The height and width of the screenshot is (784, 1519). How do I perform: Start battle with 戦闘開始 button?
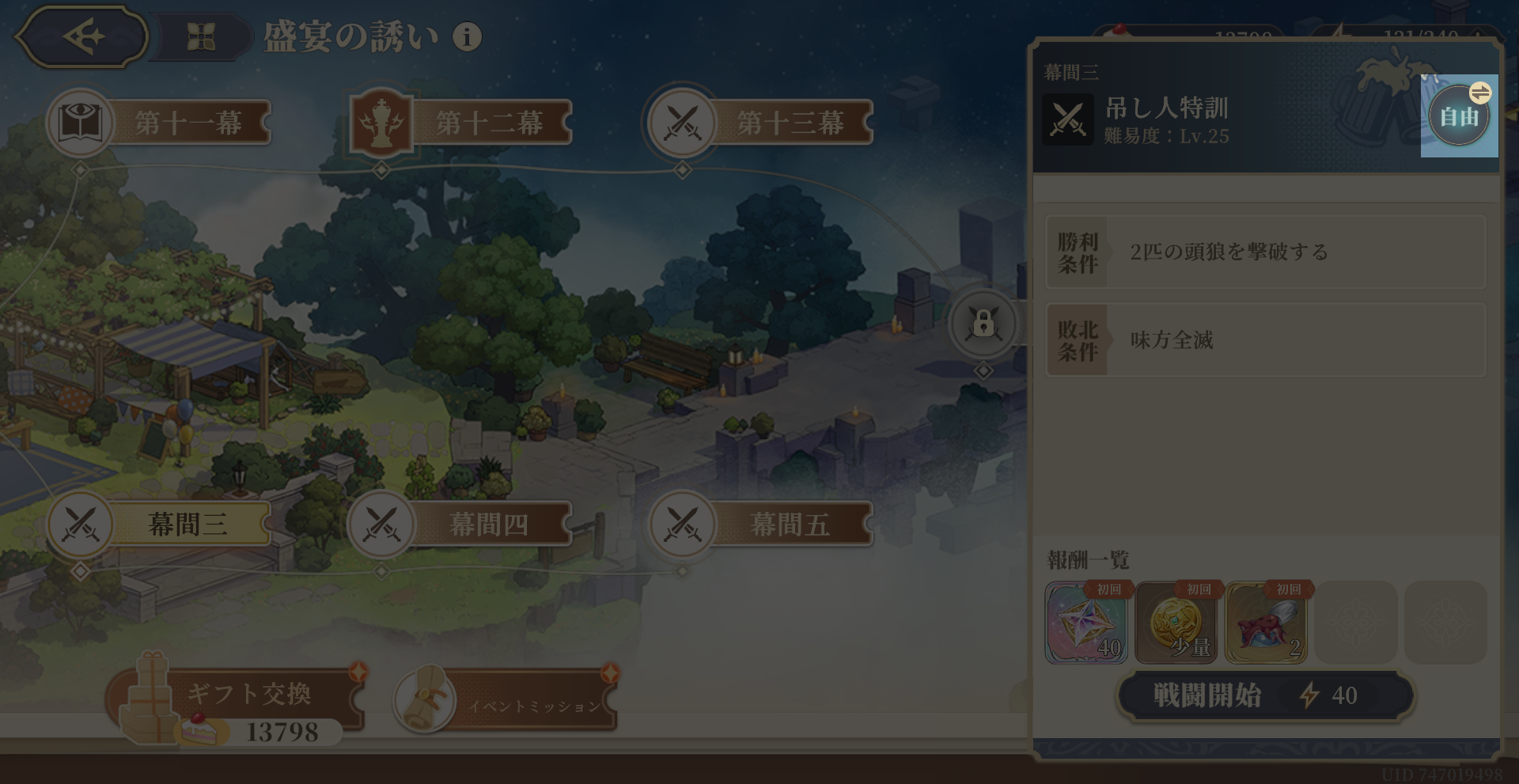click(x=1265, y=695)
